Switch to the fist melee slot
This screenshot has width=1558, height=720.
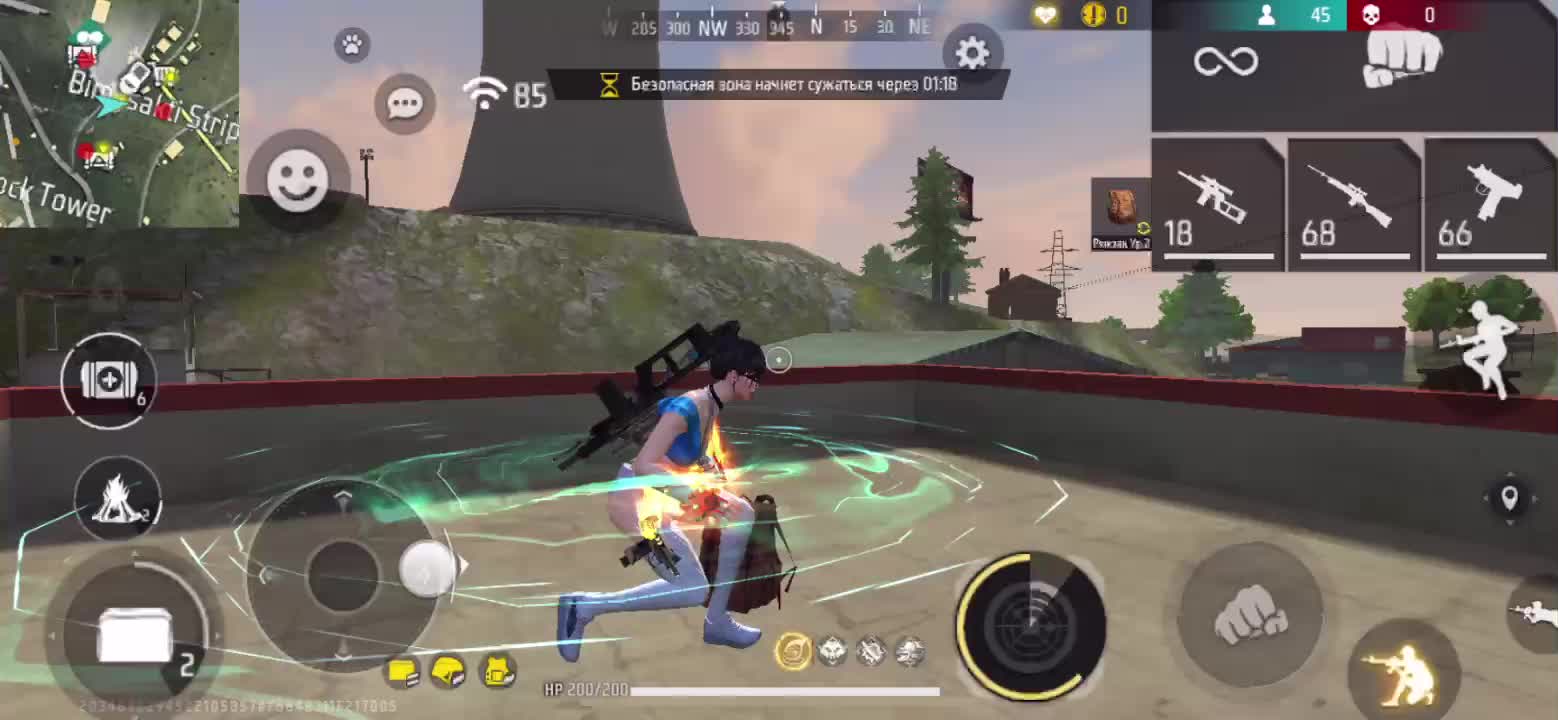pyautogui.click(x=1403, y=60)
